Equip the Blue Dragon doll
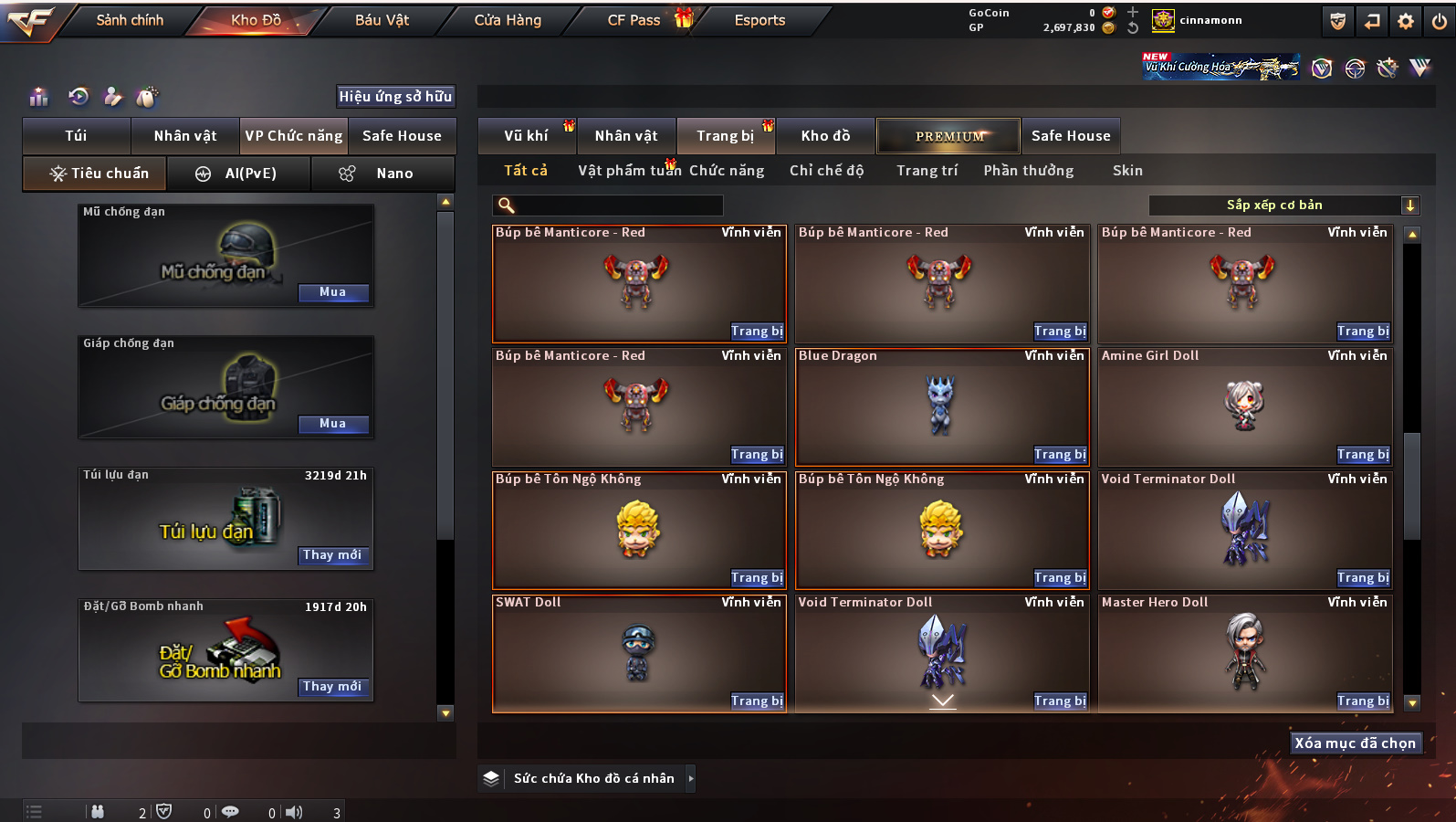 pos(1059,455)
